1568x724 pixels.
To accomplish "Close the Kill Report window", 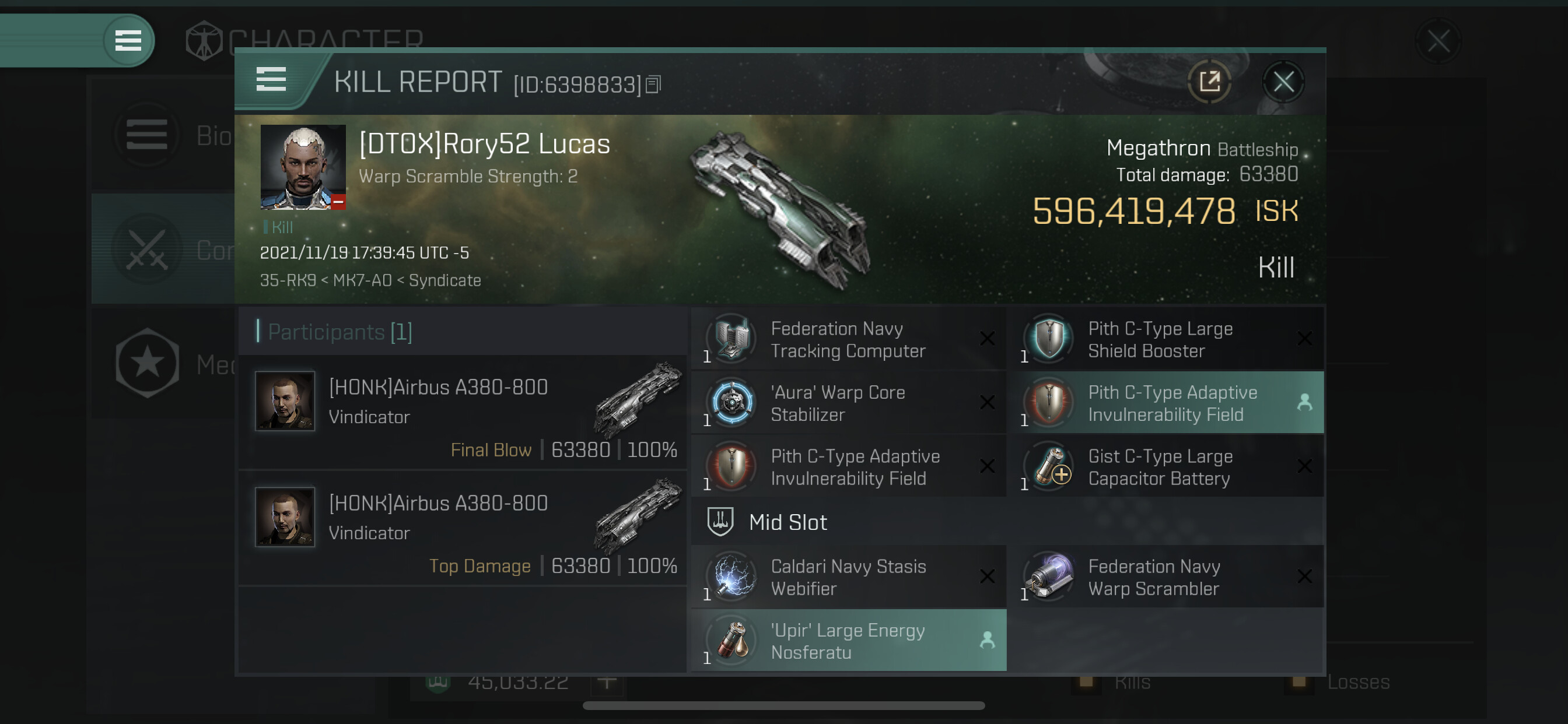I will point(1283,82).
